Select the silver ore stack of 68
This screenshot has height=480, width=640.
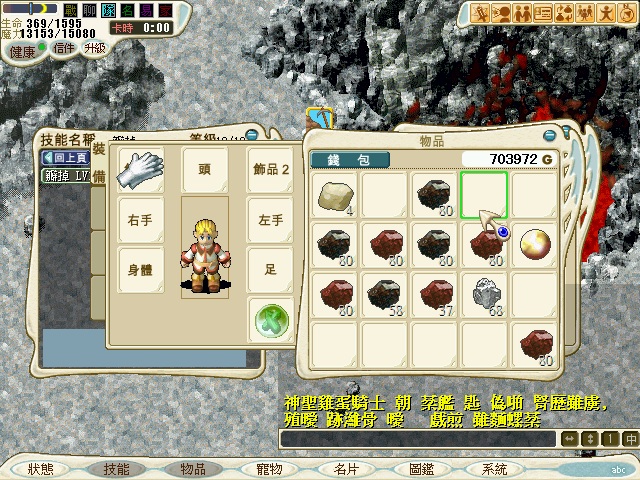pos(484,294)
